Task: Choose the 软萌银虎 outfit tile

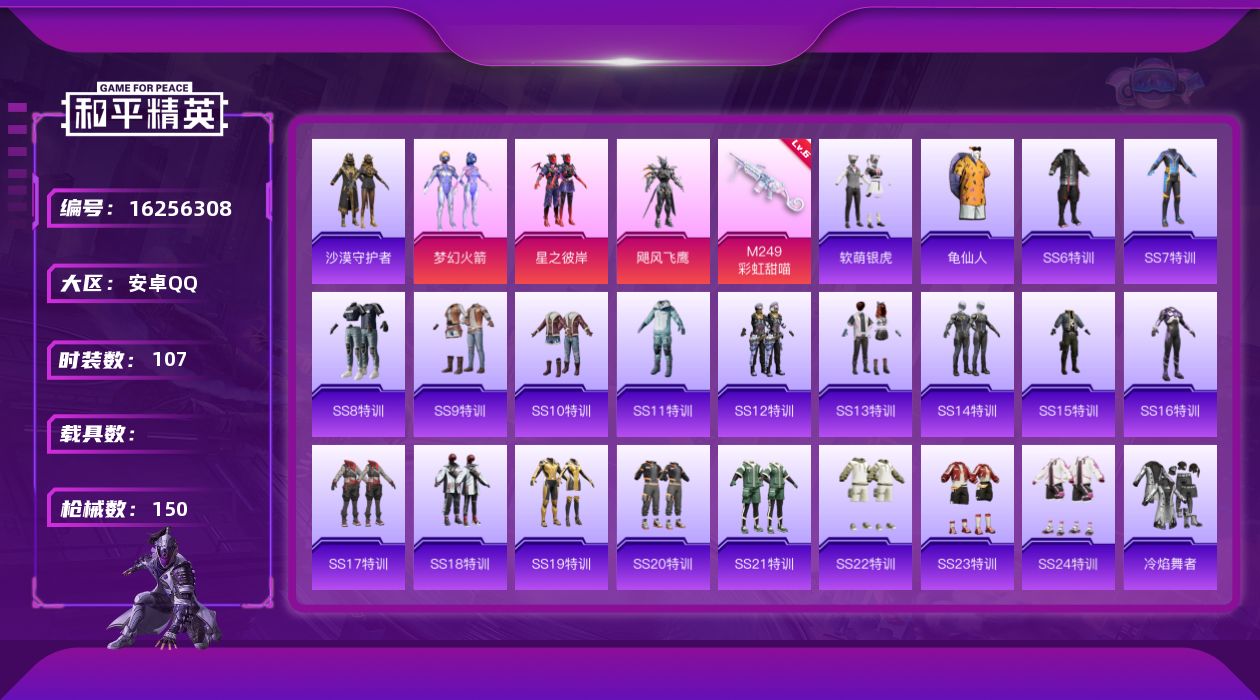Action: point(866,211)
